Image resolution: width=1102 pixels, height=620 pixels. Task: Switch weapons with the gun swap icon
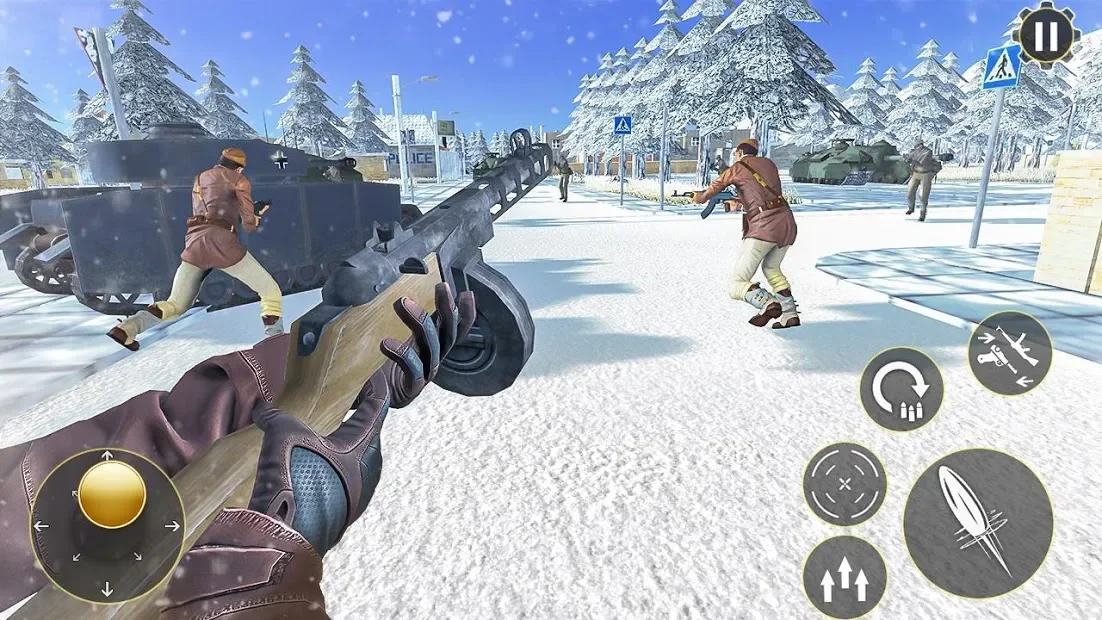[x=1009, y=352]
